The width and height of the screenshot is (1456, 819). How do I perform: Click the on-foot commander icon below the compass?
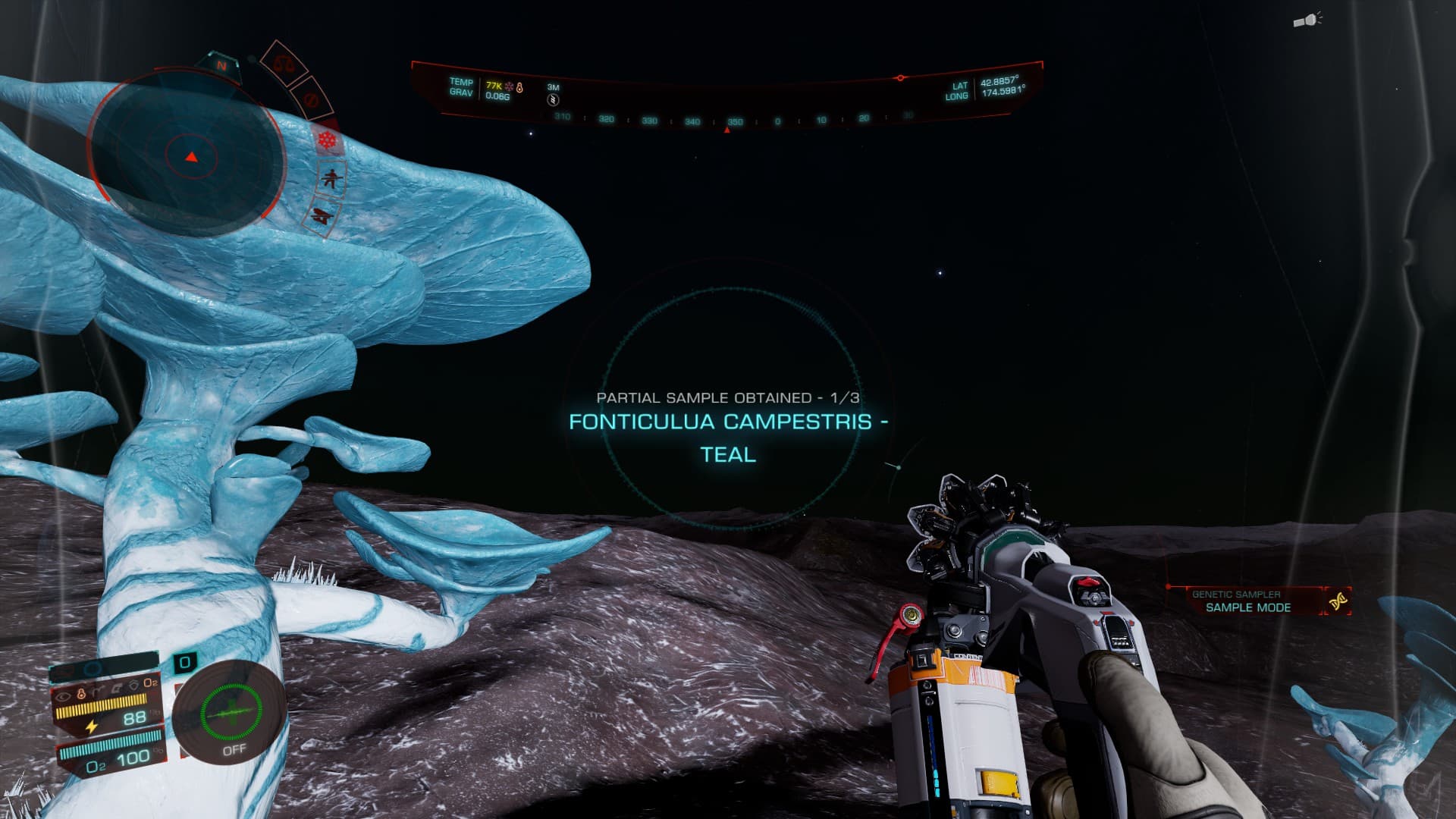click(x=330, y=179)
